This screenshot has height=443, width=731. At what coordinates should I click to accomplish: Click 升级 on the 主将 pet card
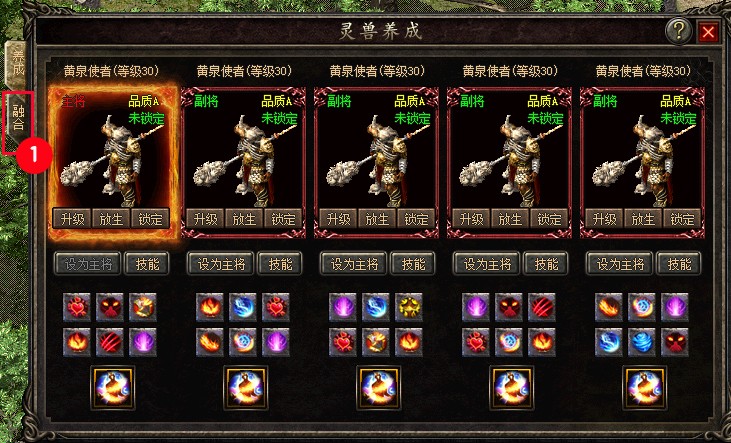72,219
